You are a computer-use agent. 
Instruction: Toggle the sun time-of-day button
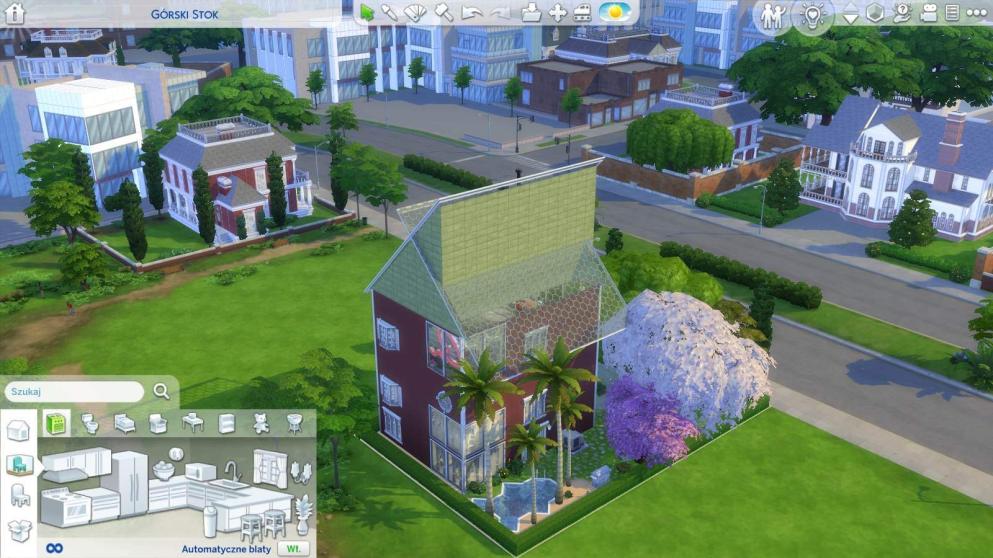pos(613,13)
